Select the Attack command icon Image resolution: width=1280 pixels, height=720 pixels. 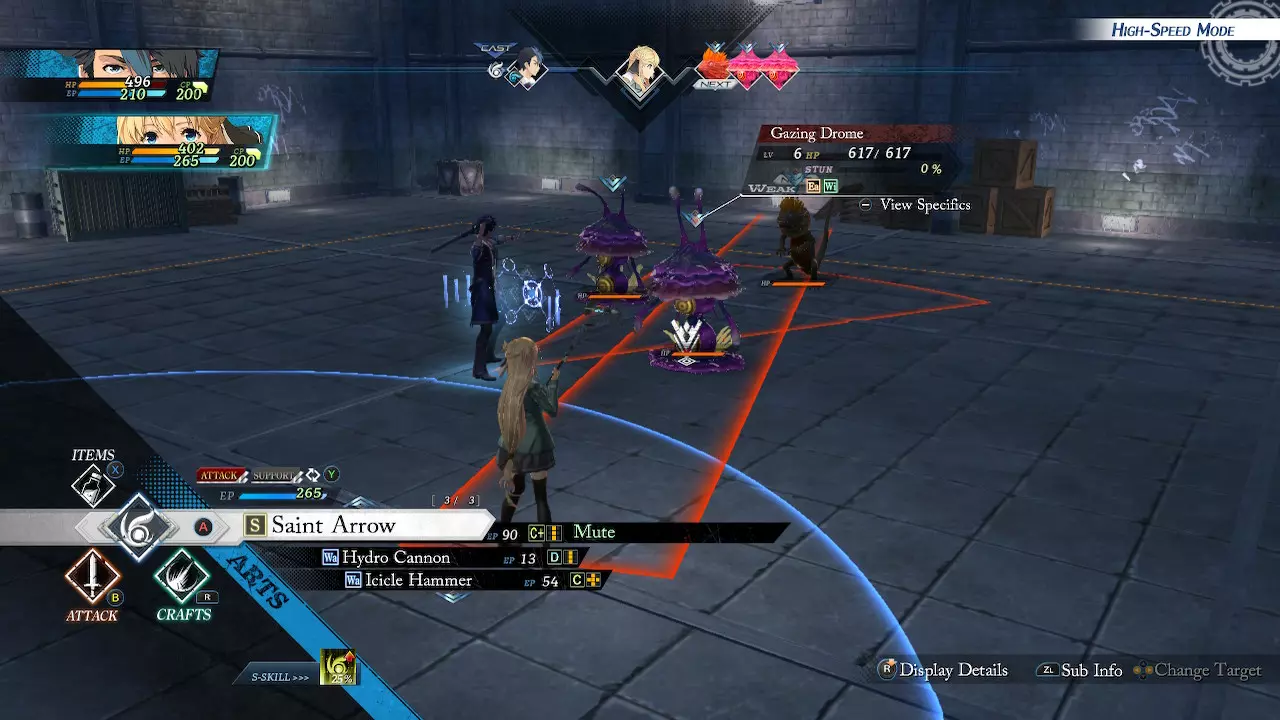92,577
